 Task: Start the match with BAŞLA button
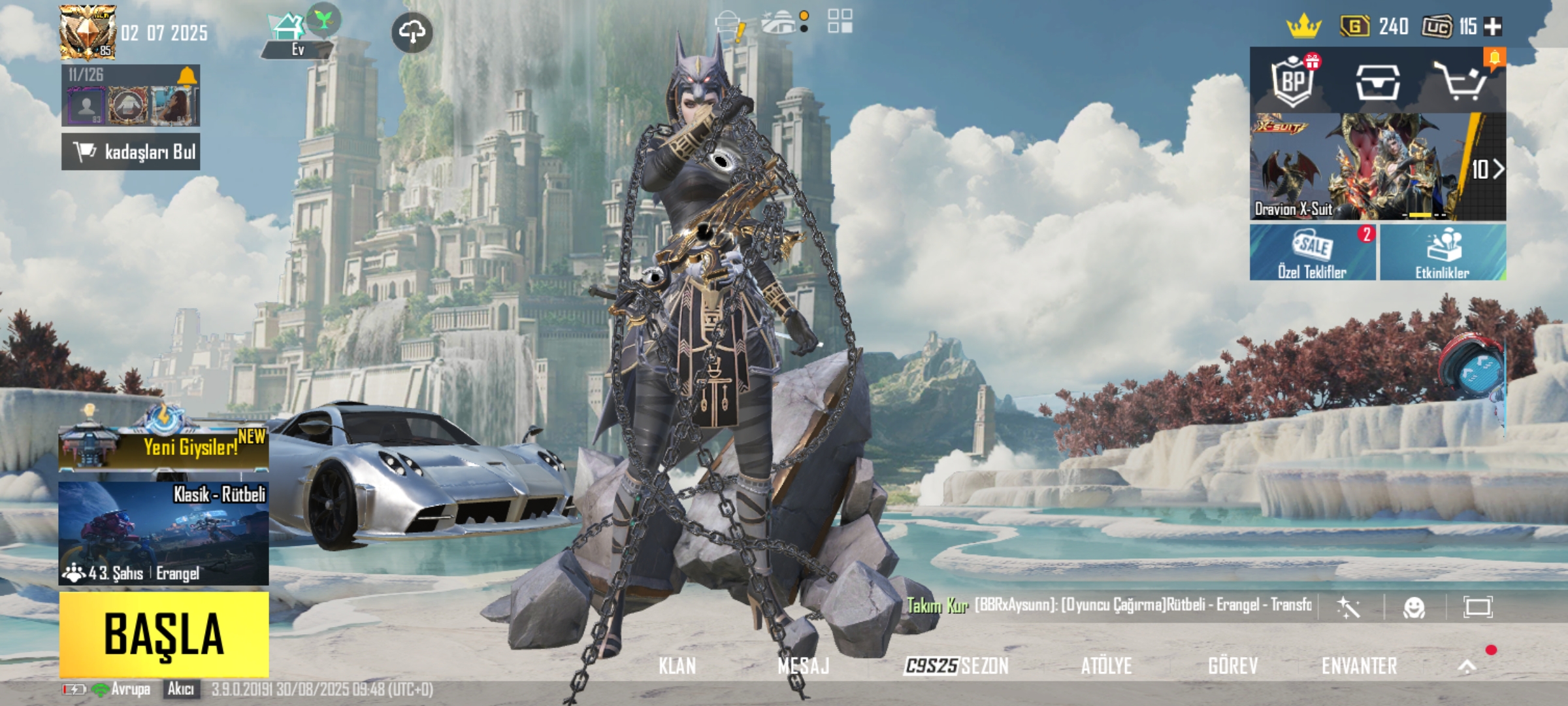click(164, 634)
